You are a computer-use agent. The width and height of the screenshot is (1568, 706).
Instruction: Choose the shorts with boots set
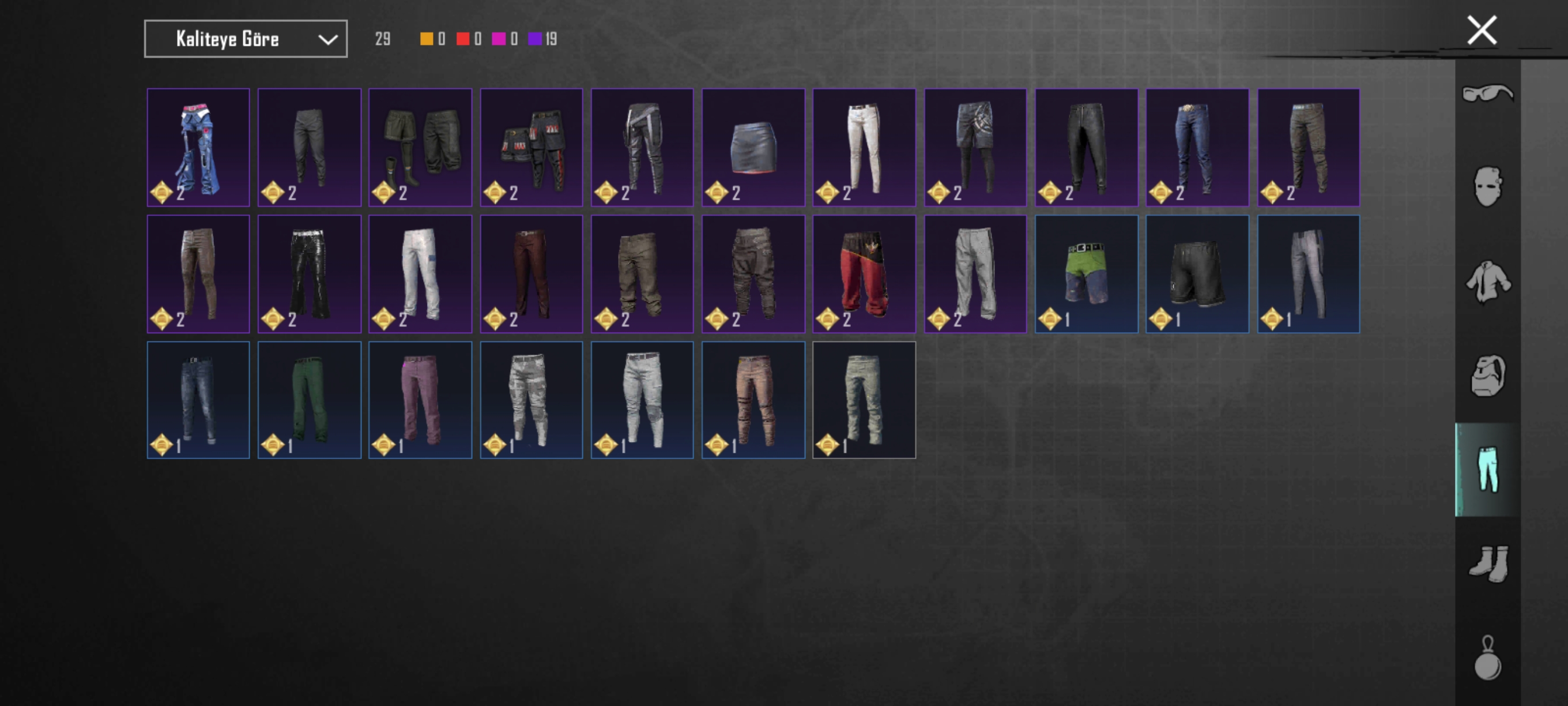420,148
